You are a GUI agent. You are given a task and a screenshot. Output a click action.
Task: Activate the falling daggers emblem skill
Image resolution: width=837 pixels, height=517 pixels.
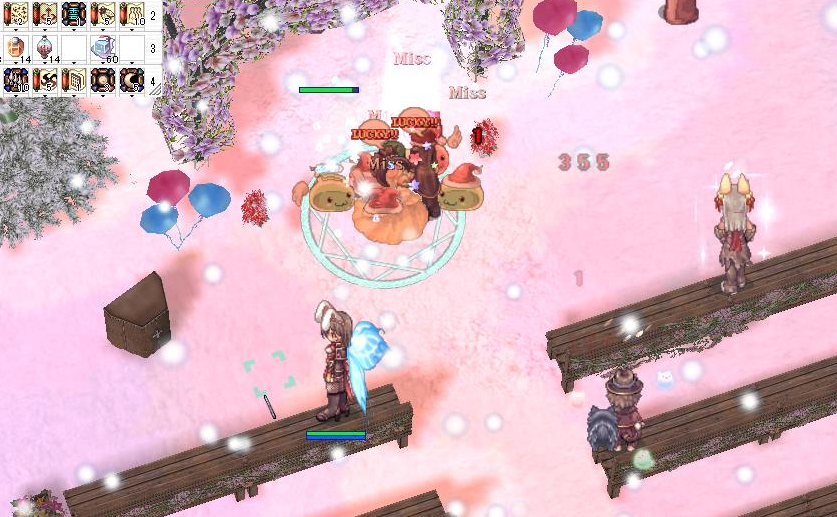[17, 80]
